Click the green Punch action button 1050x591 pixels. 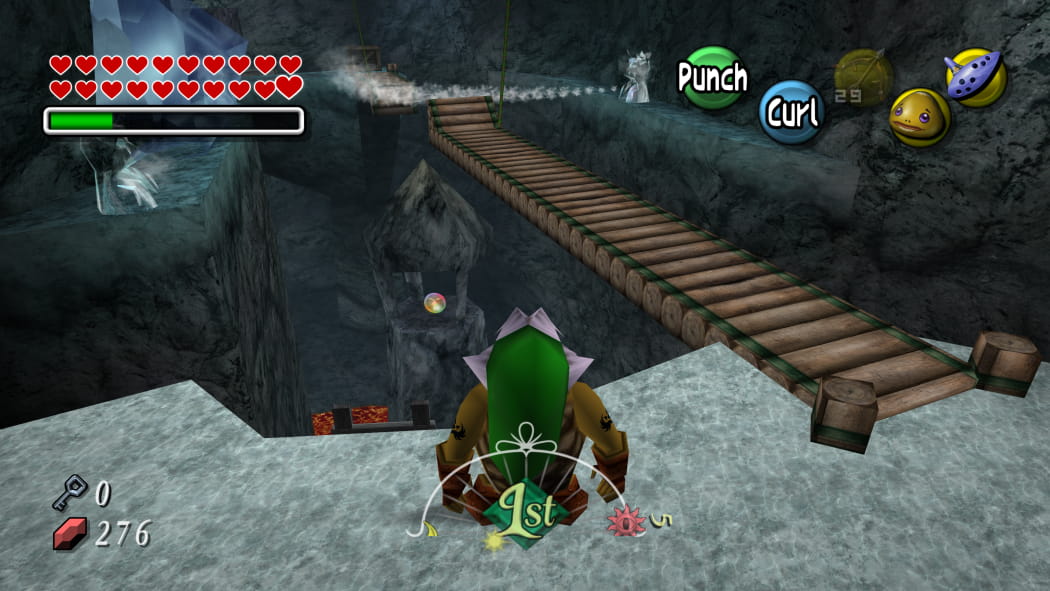click(x=712, y=77)
